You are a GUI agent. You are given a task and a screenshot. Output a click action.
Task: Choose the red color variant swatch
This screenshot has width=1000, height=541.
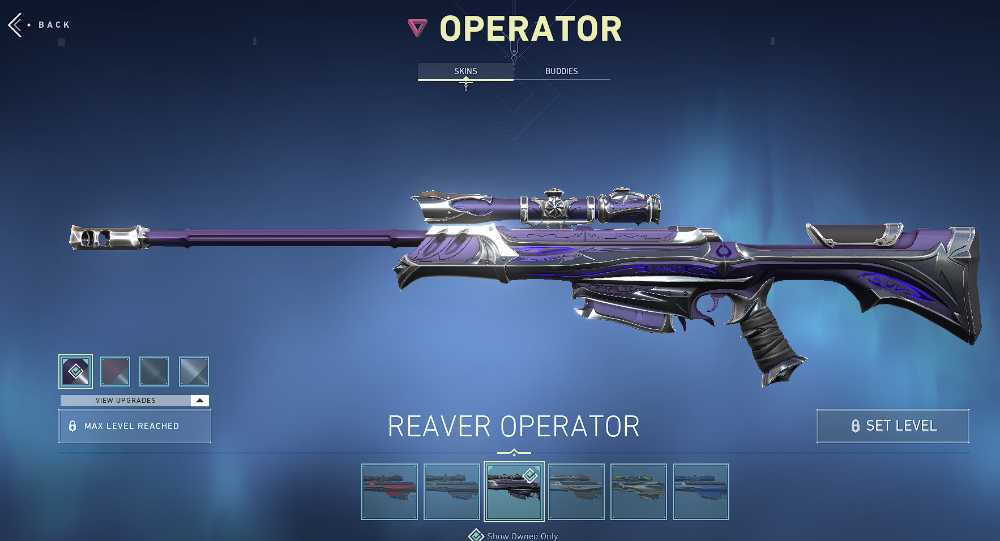point(115,371)
